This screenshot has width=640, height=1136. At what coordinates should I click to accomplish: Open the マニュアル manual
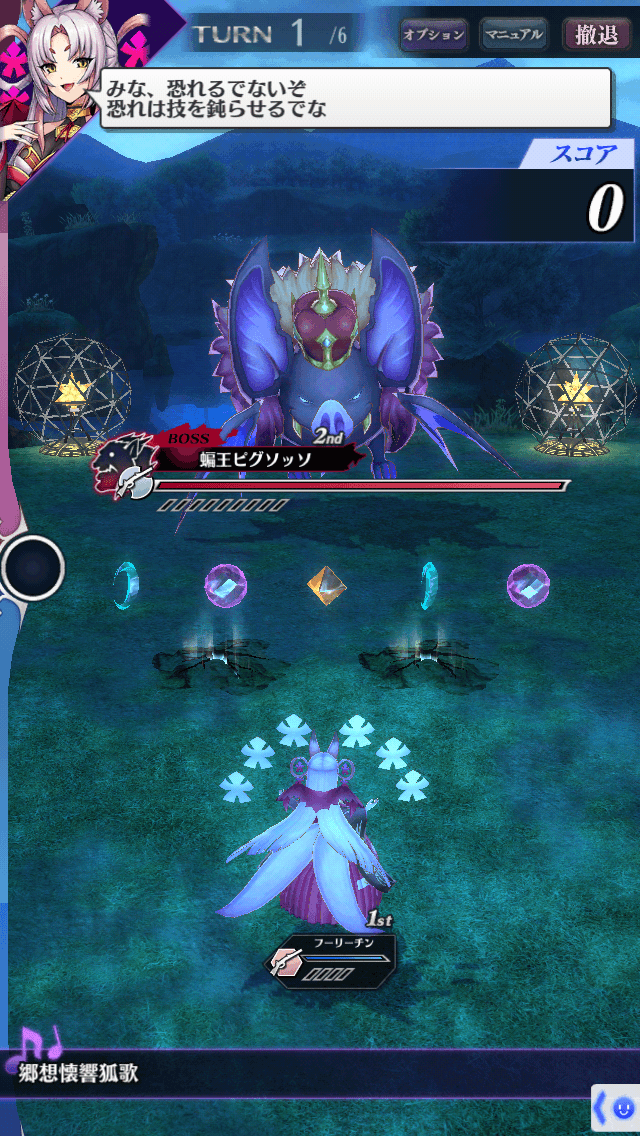click(x=513, y=35)
